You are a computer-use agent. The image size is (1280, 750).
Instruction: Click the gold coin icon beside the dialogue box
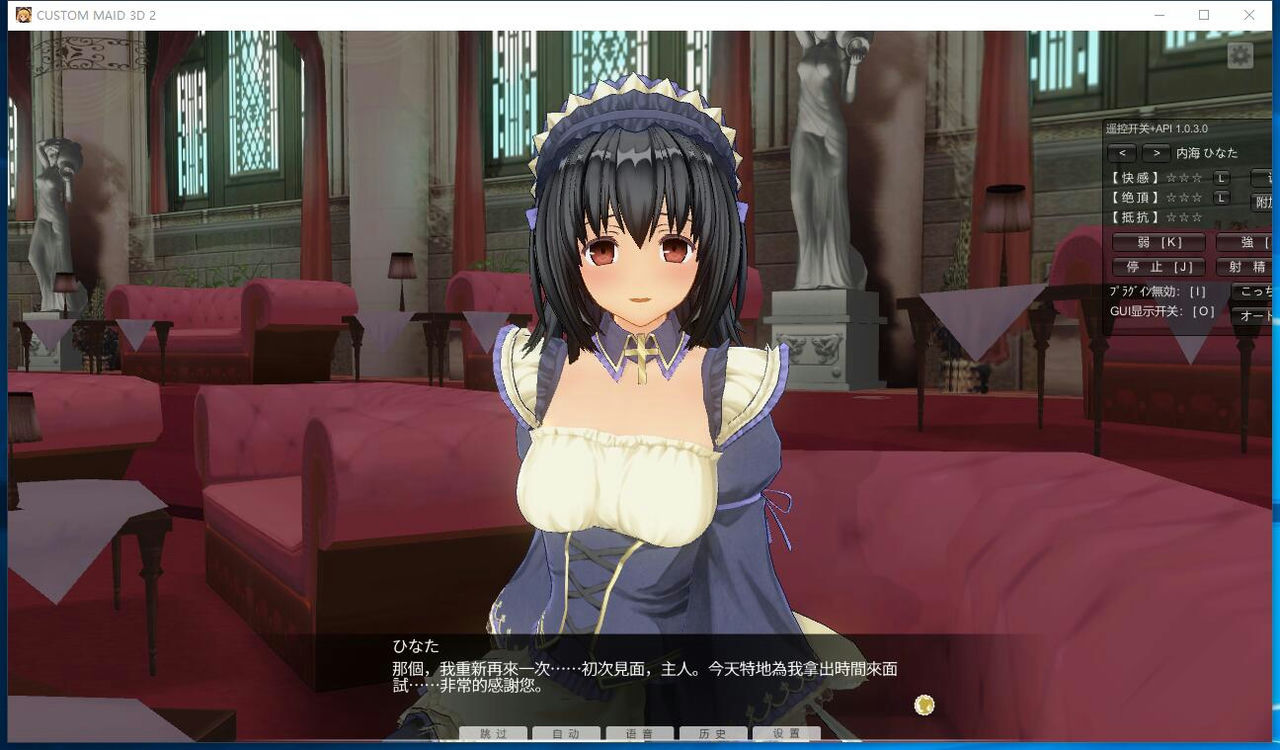924,705
